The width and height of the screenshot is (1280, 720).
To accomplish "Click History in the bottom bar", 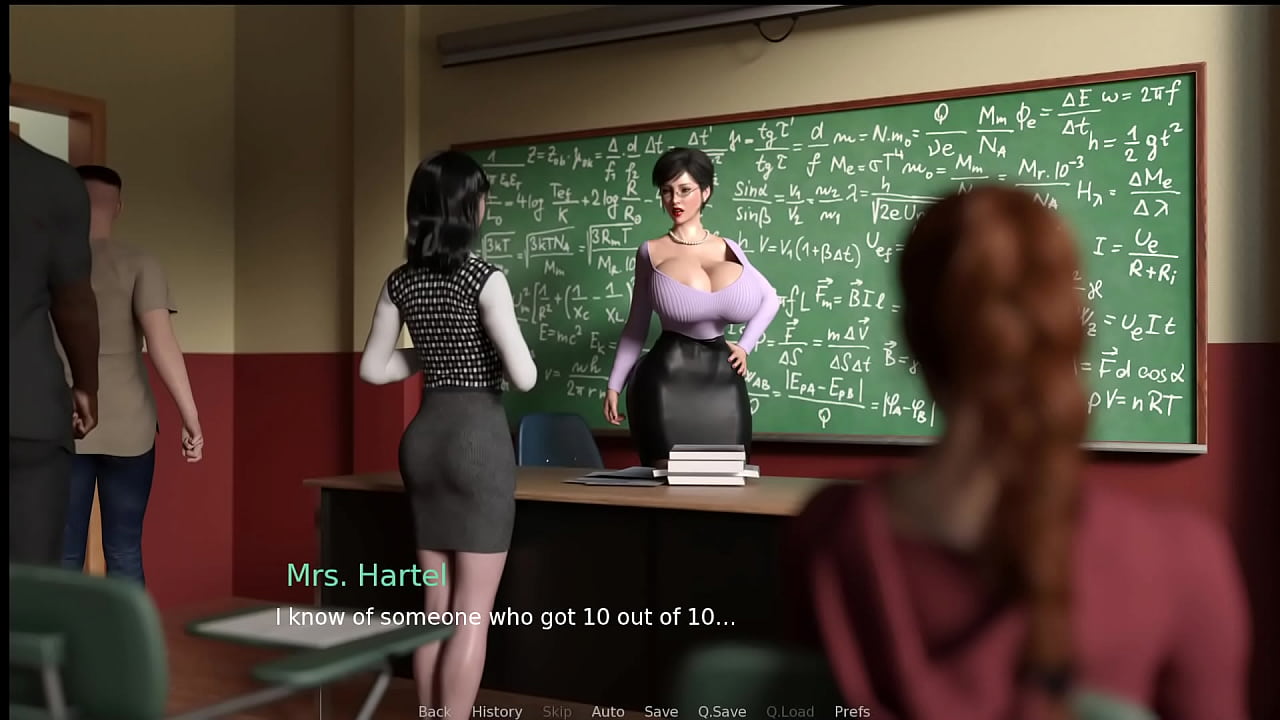I will [x=496, y=711].
